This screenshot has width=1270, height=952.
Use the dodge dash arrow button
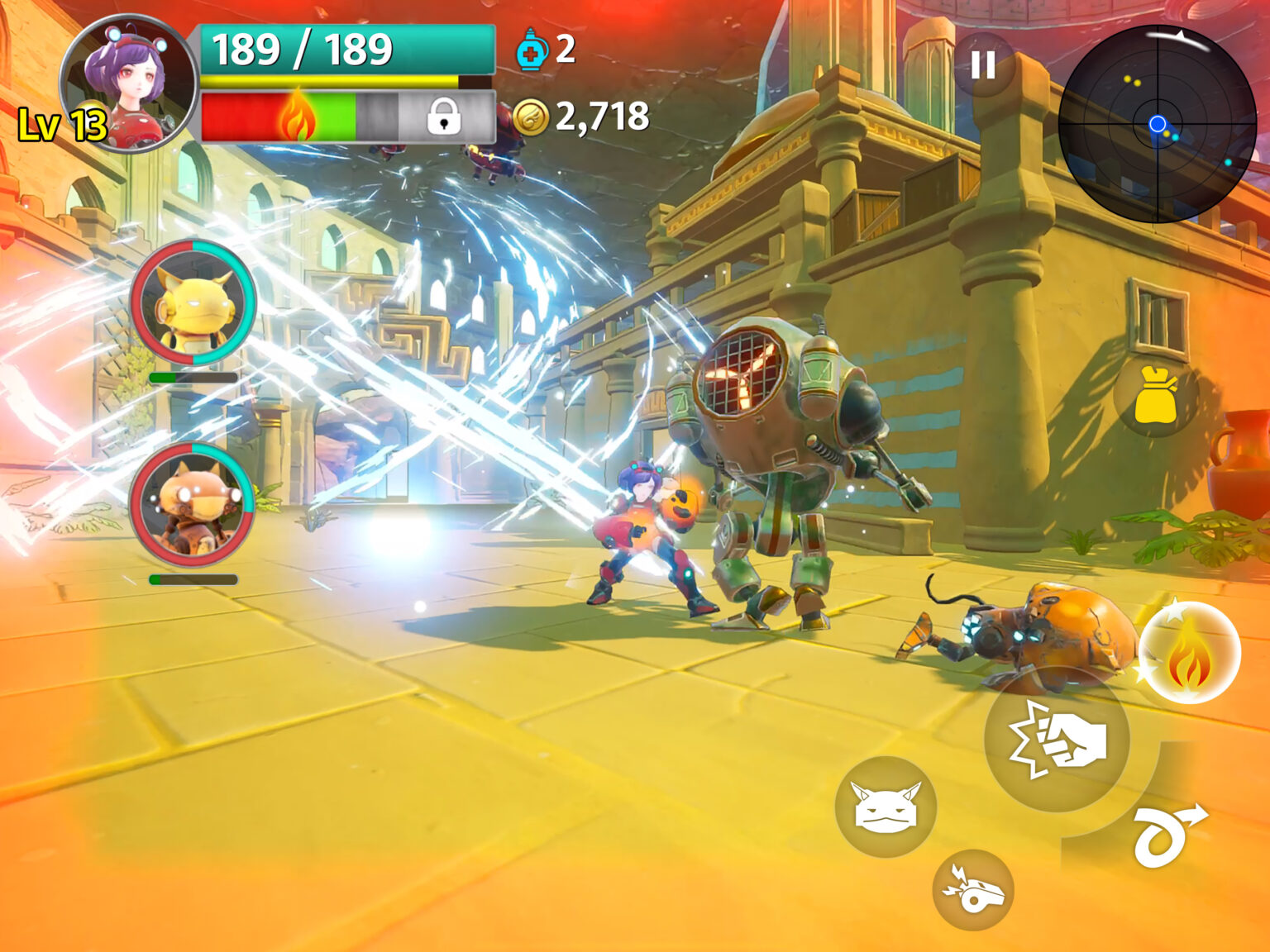click(1167, 835)
